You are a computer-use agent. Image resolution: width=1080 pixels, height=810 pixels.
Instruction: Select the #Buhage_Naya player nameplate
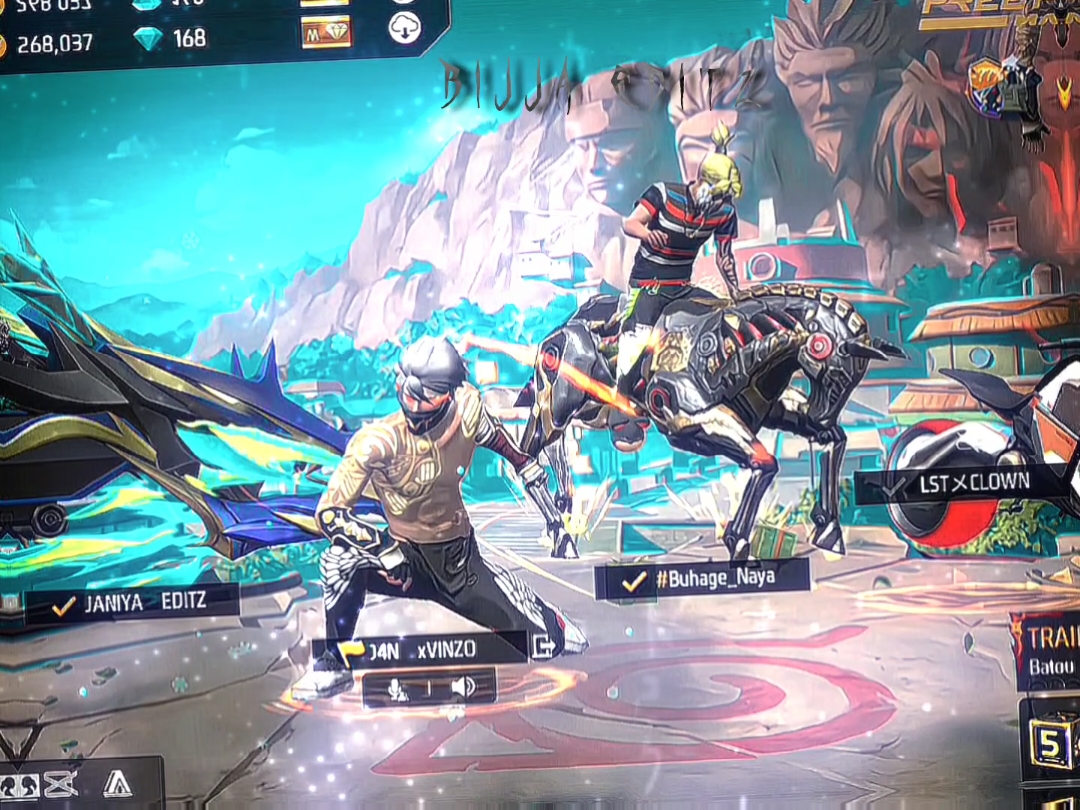pyautogui.click(x=701, y=578)
